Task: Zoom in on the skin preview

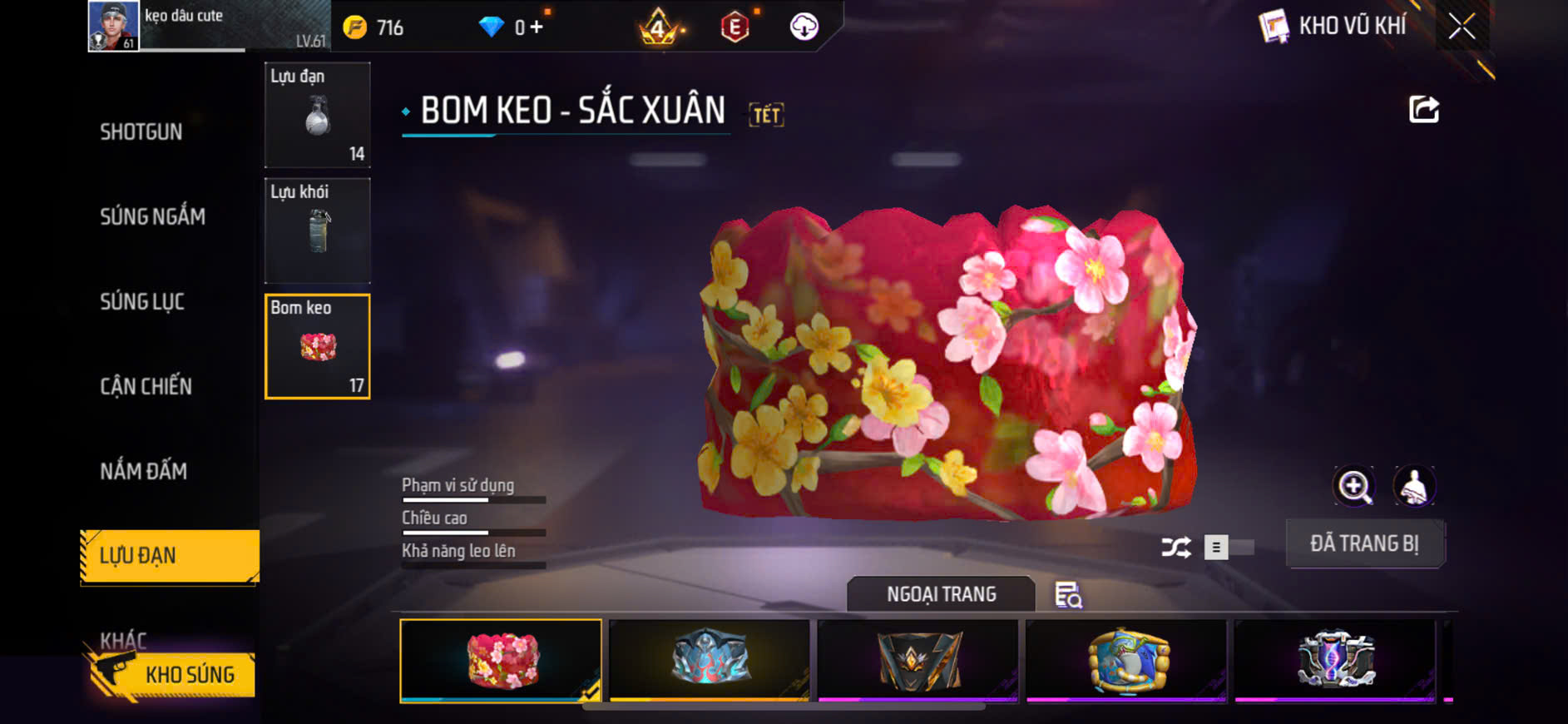Action: 1354,487
